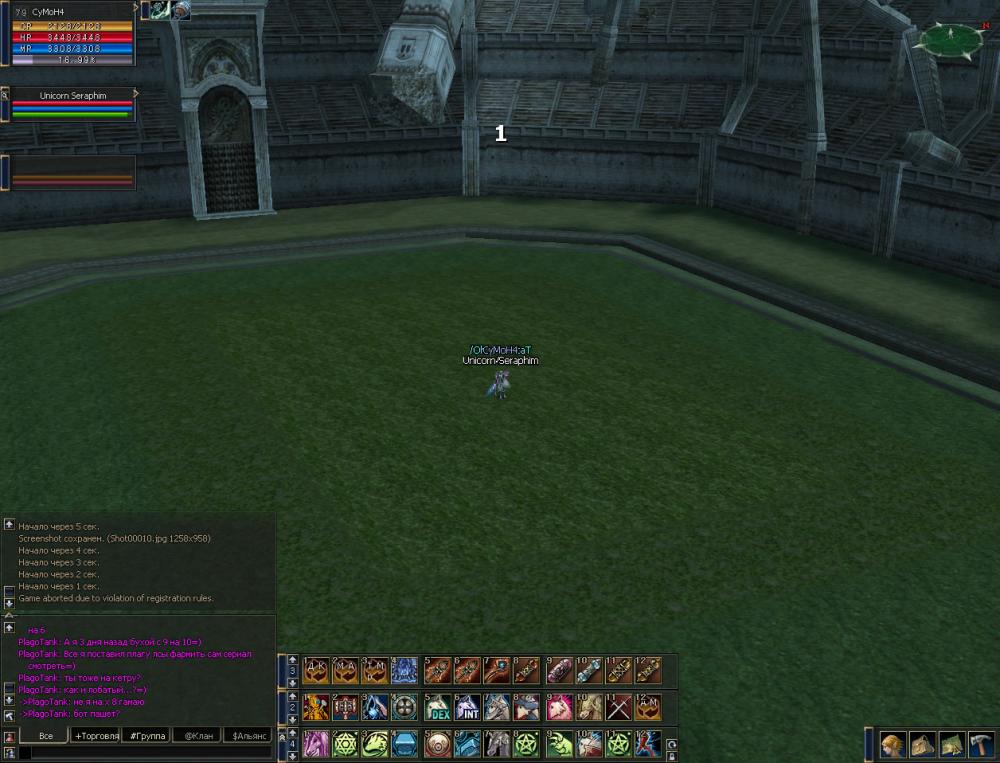Image resolution: width=1000 pixels, height=763 pixels.
Task: Open the inventory bag icon
Action: tap(922, 744)
